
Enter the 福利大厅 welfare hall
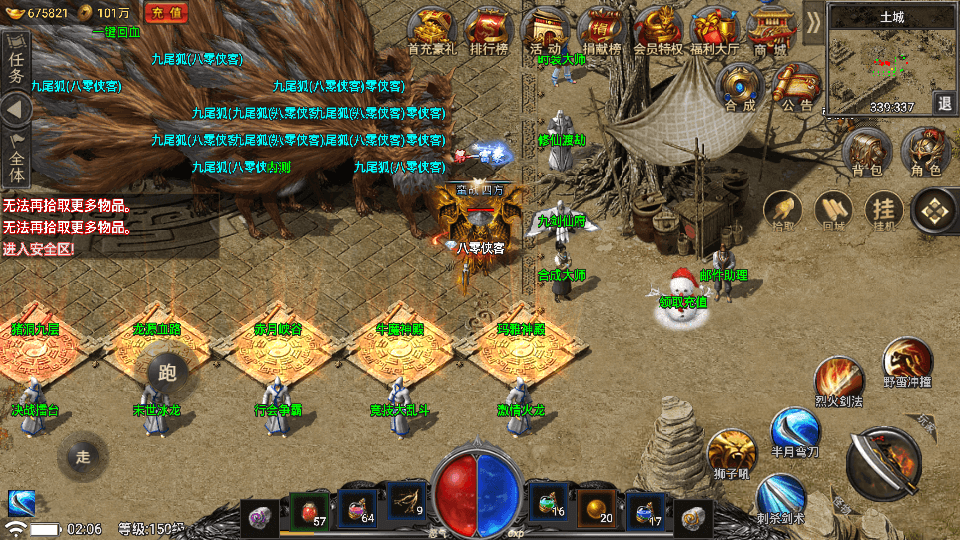(714, 30)
